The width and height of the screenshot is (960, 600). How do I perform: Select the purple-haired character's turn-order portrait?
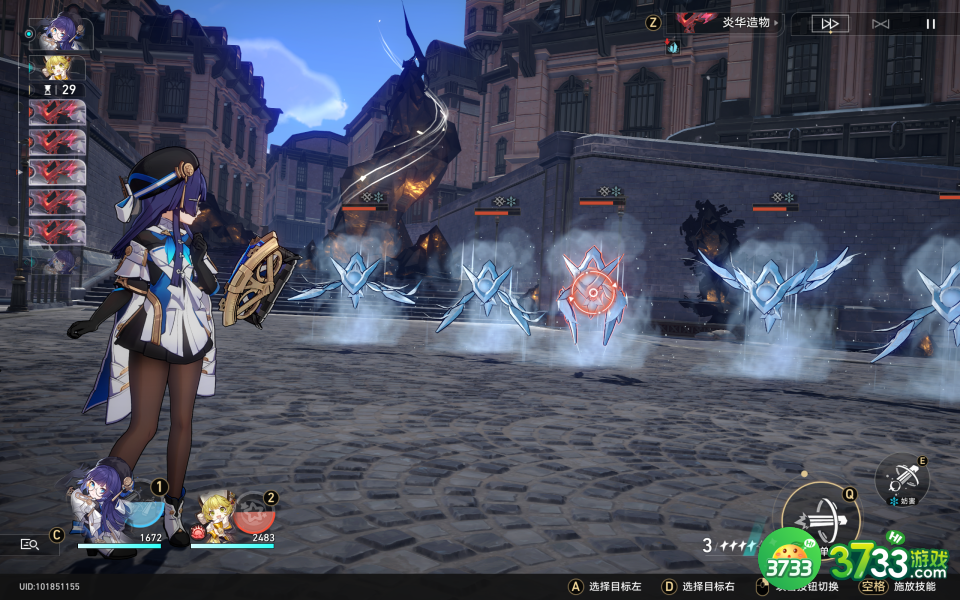[x=61, y=34]
